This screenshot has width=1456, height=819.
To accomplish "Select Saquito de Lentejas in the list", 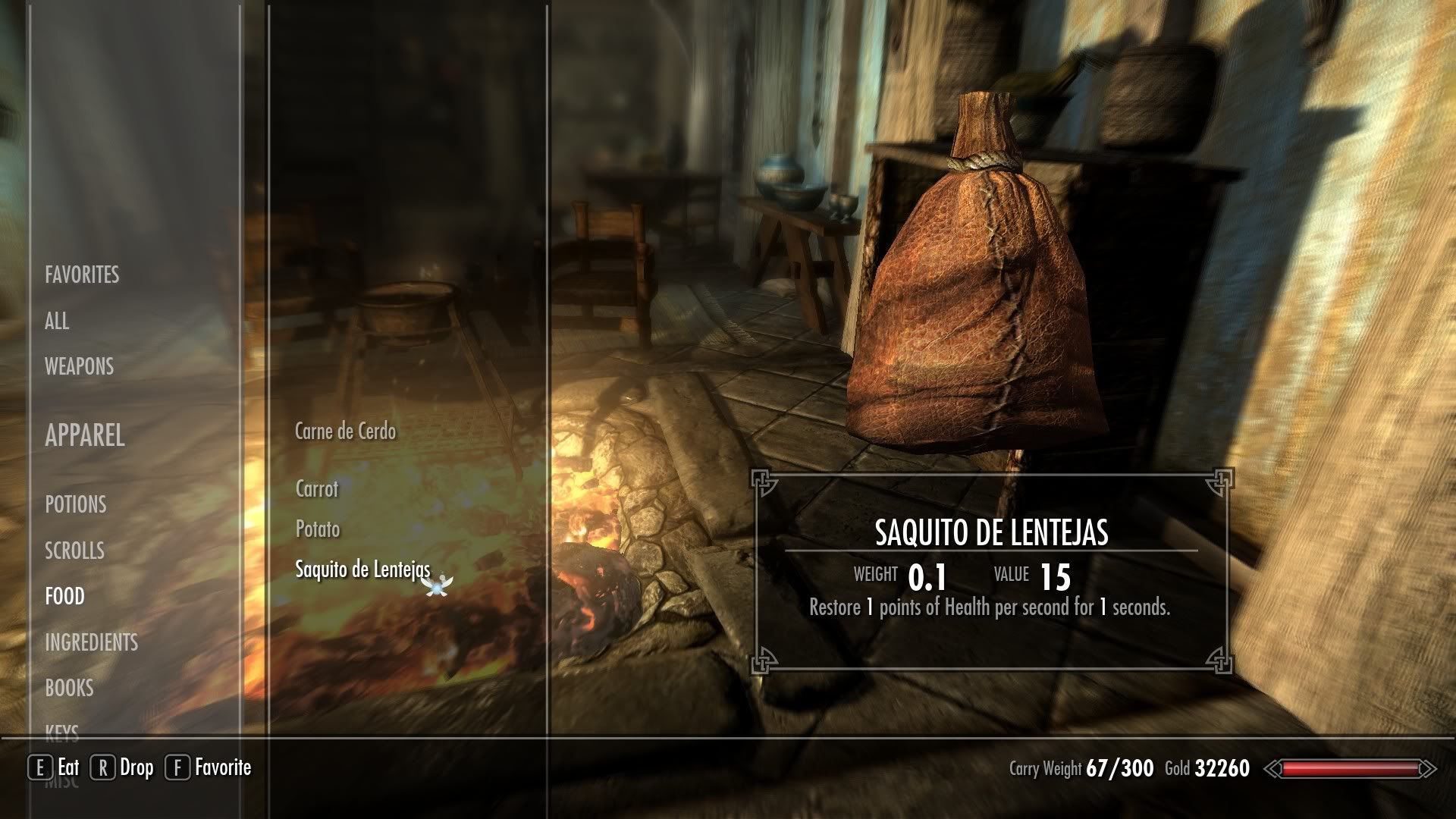I will 362,570.
